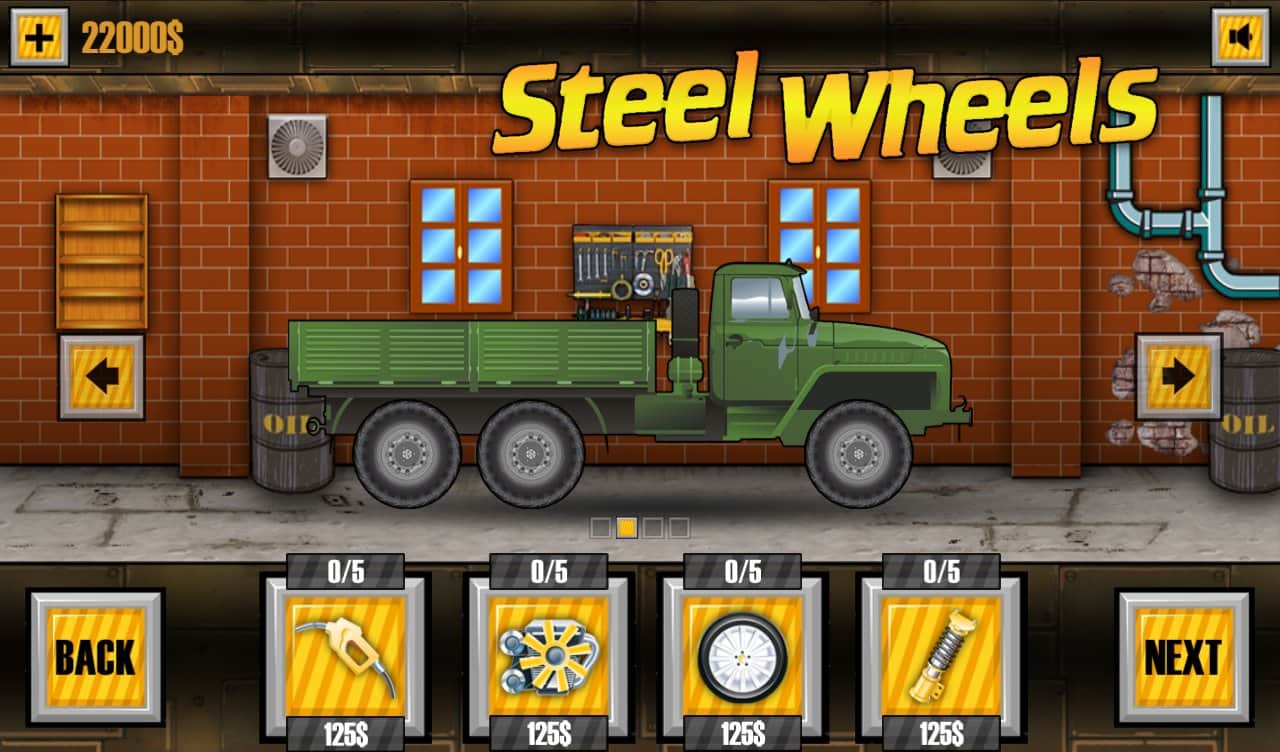Click the 125$ price under the suspension upgrade
1280x752 pixels.
[942, 732]
